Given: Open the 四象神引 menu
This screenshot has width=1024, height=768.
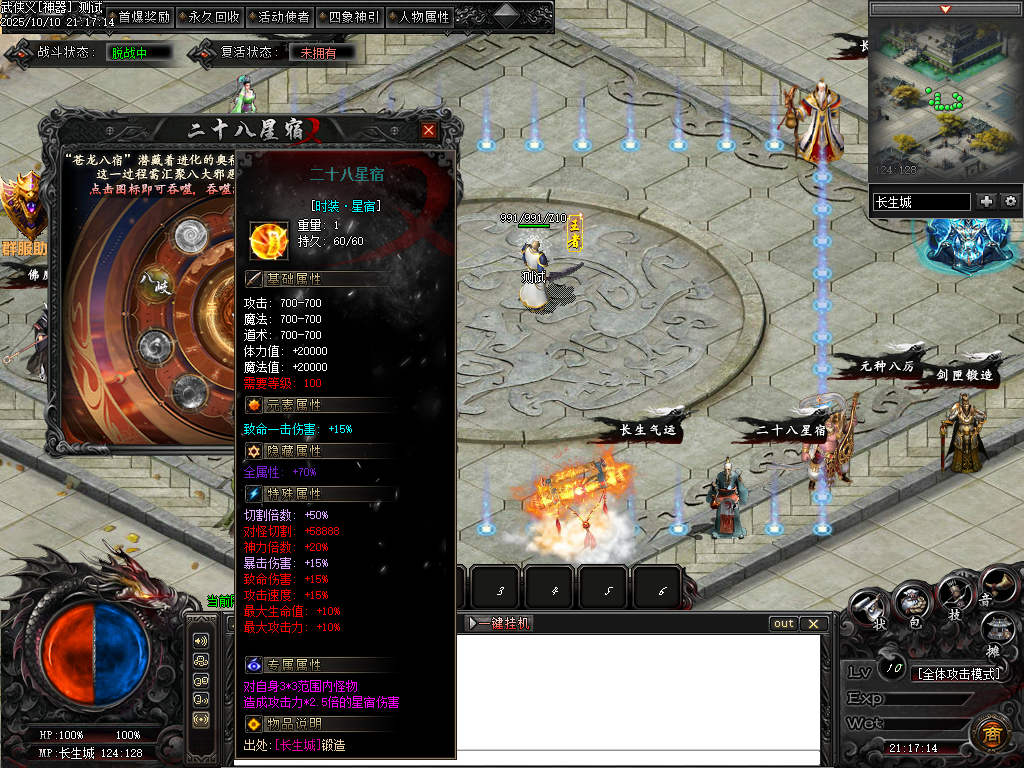Looking at the screenshot, I should pyautogui.click(x=348, y=17).
